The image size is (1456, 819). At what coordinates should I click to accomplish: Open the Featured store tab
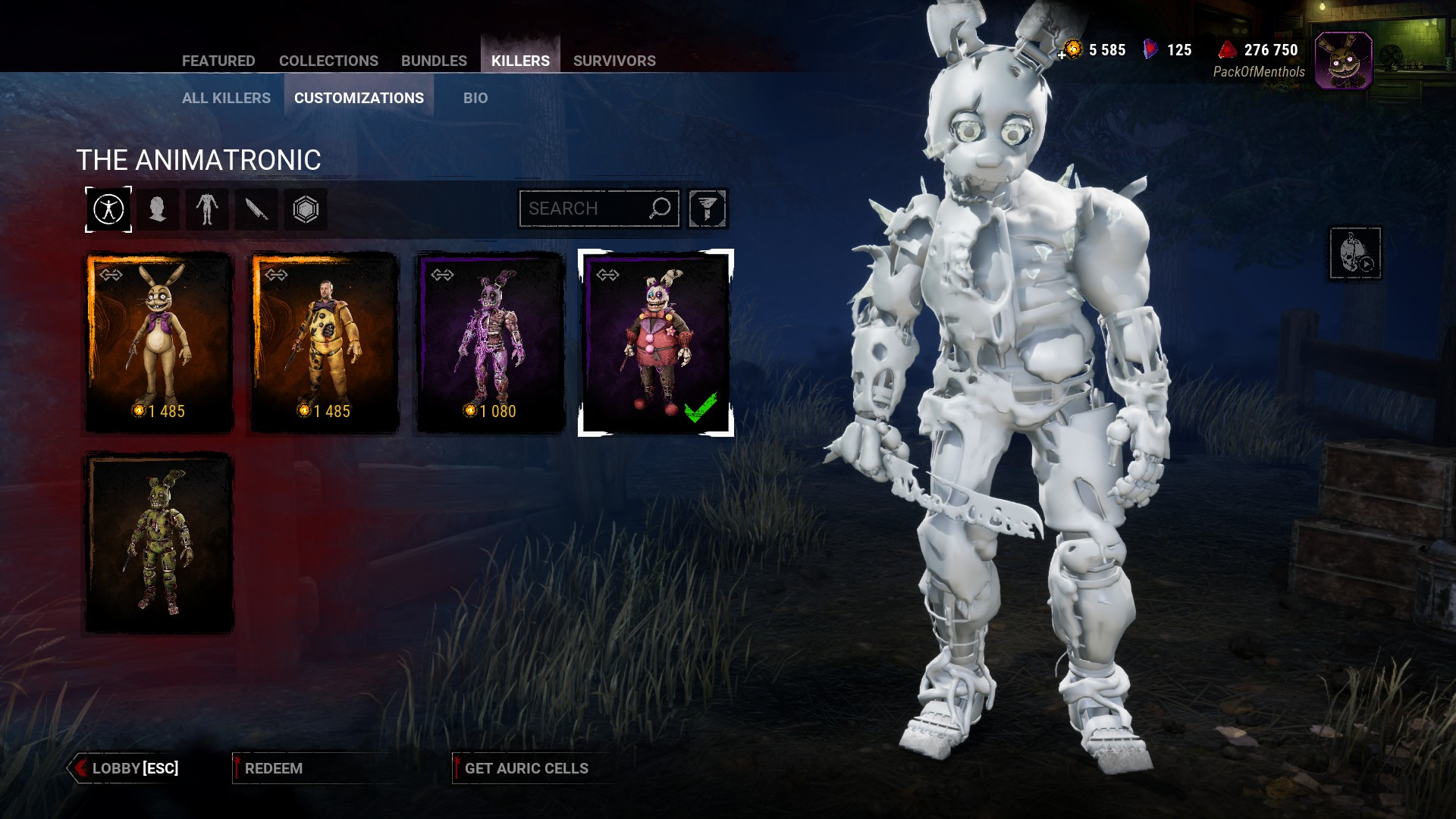pos(218,61)
